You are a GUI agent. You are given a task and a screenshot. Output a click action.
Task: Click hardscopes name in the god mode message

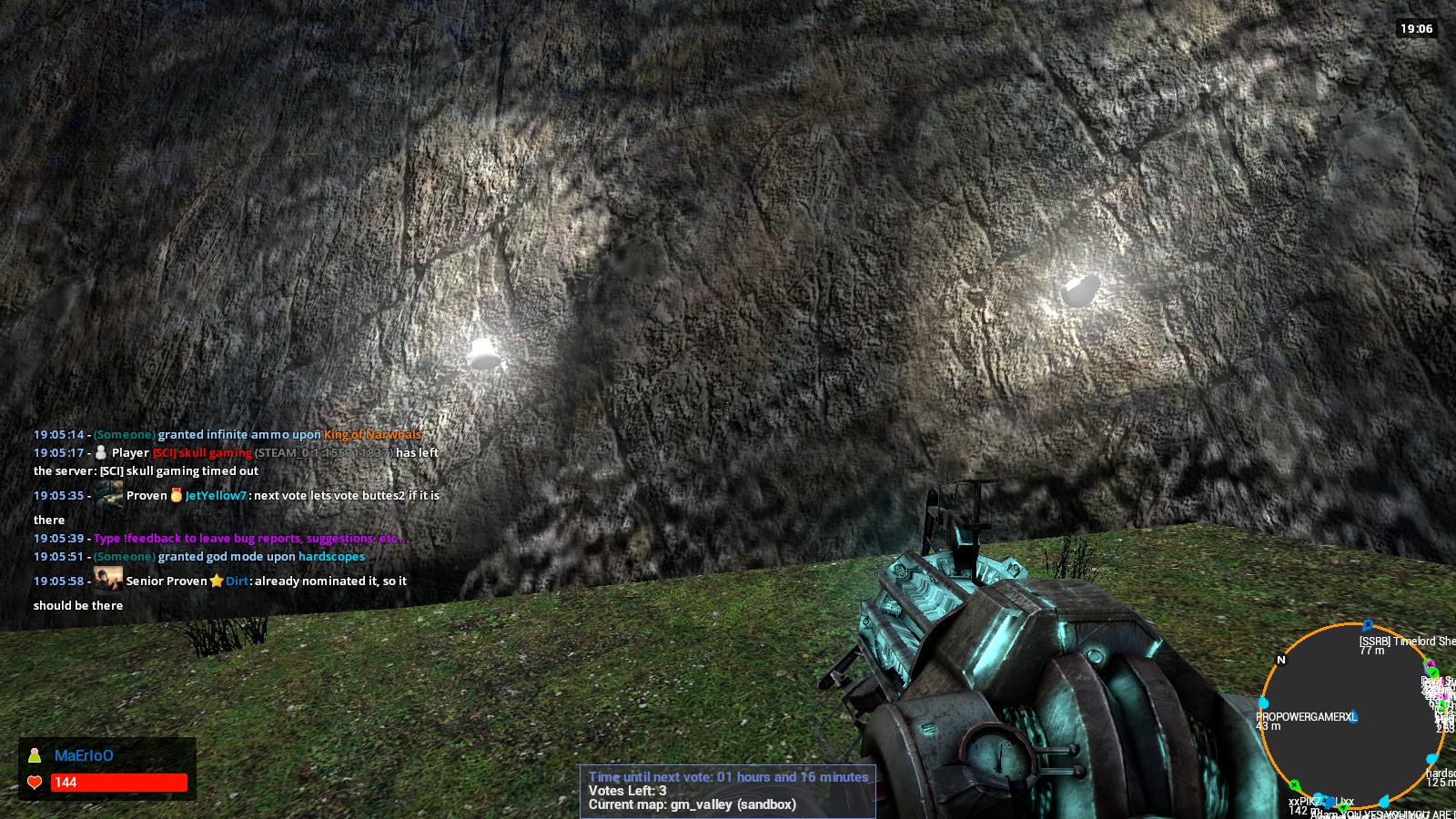331,556
